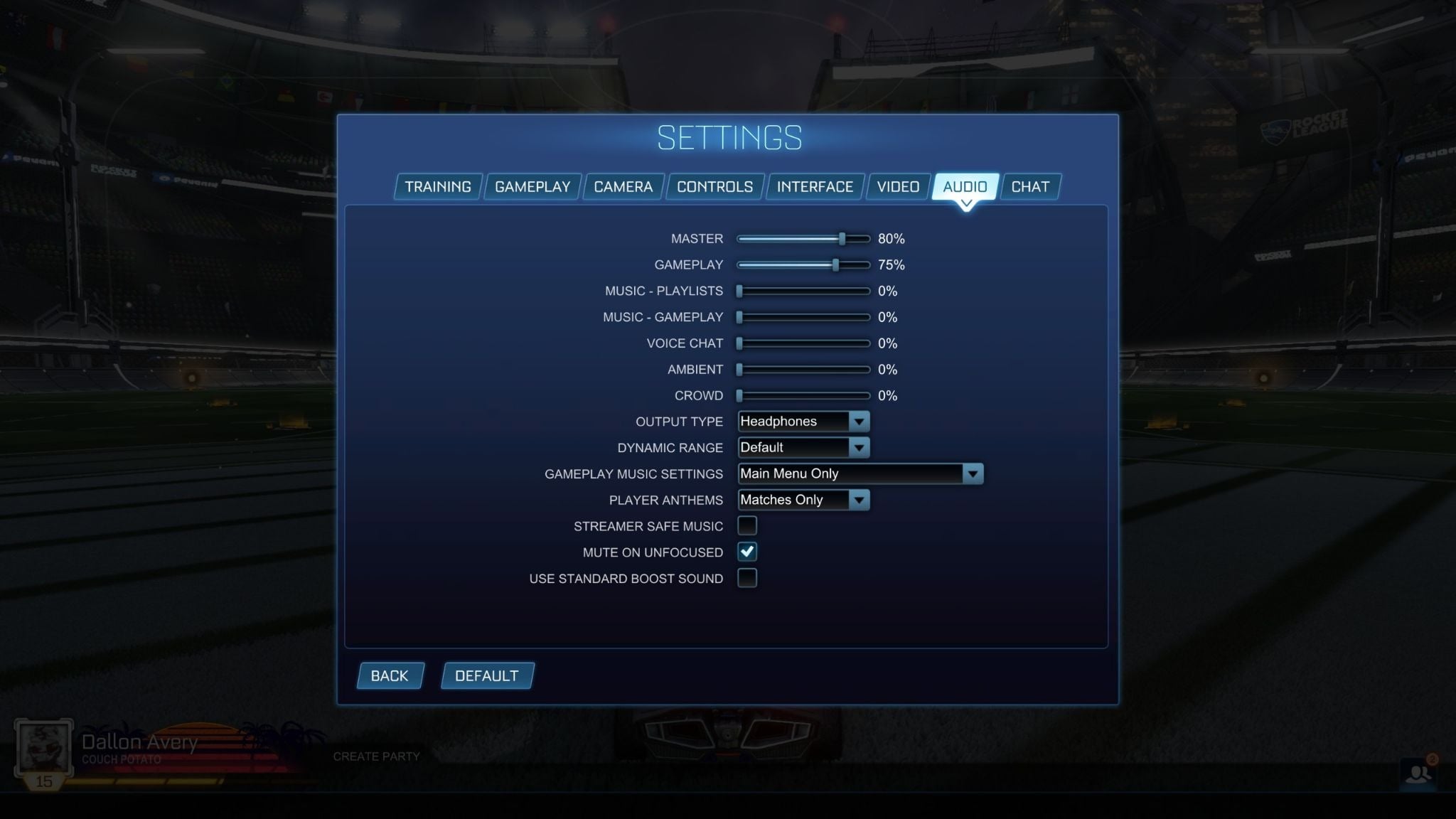
Task: Disable Mute On Unfocused
Action: [747, 552]
